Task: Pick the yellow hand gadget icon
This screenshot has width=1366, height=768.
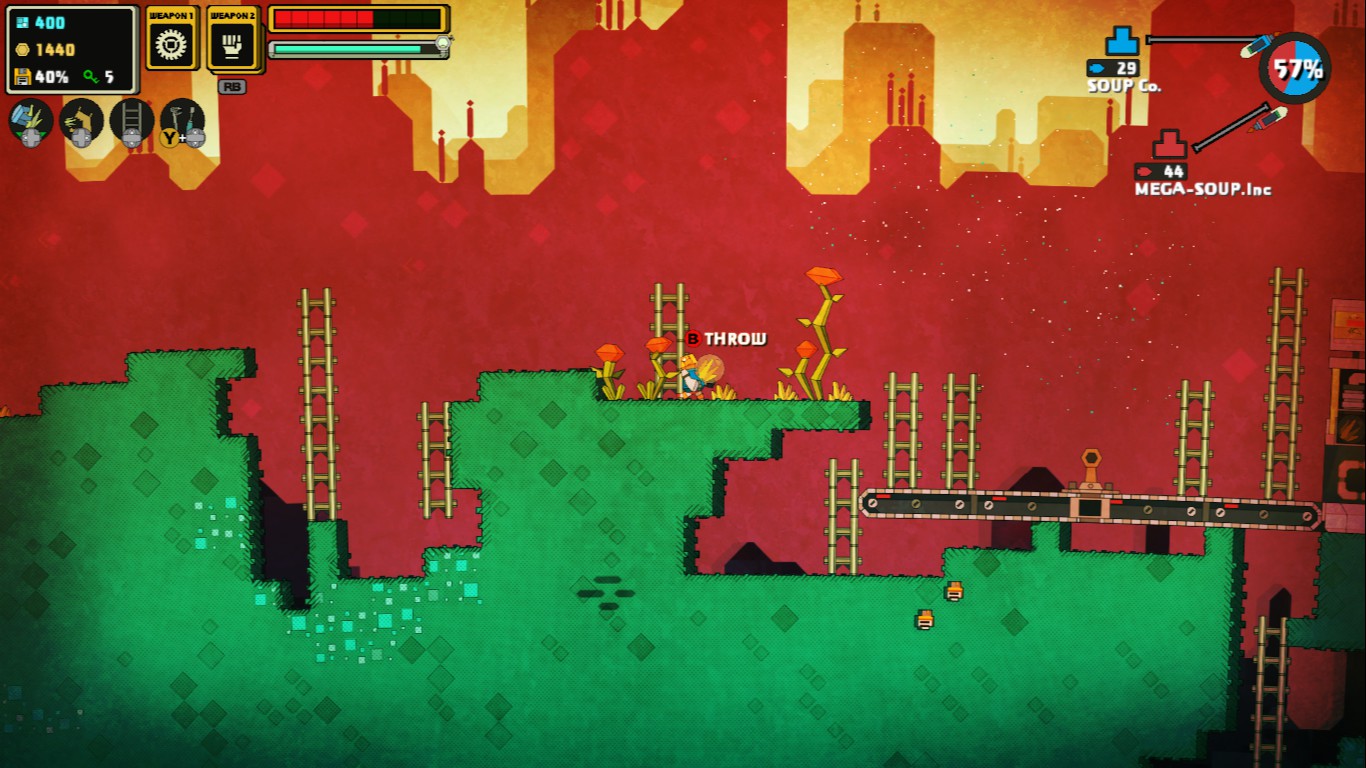Action: pos(81,119)
